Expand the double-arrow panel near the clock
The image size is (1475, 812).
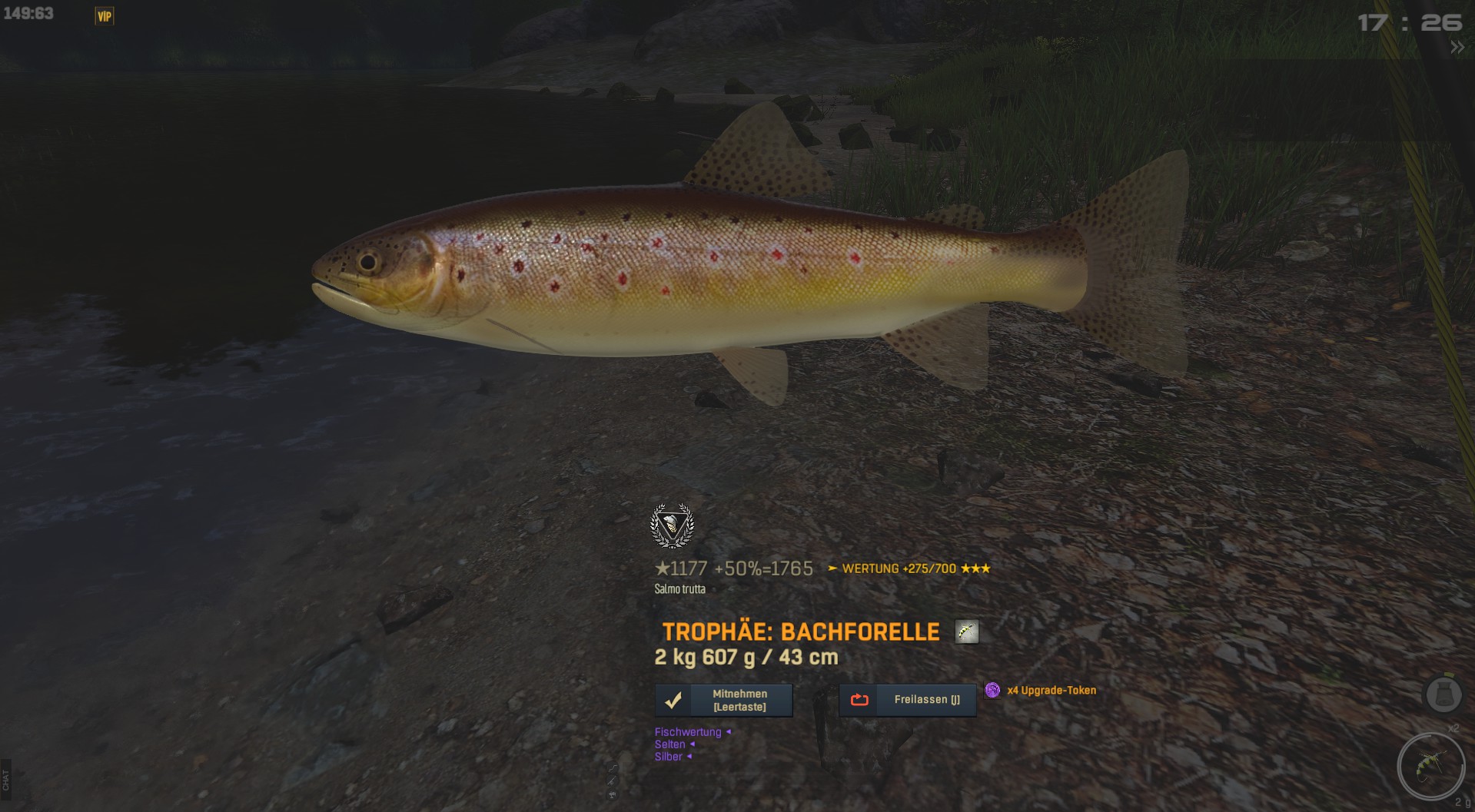1457,48
